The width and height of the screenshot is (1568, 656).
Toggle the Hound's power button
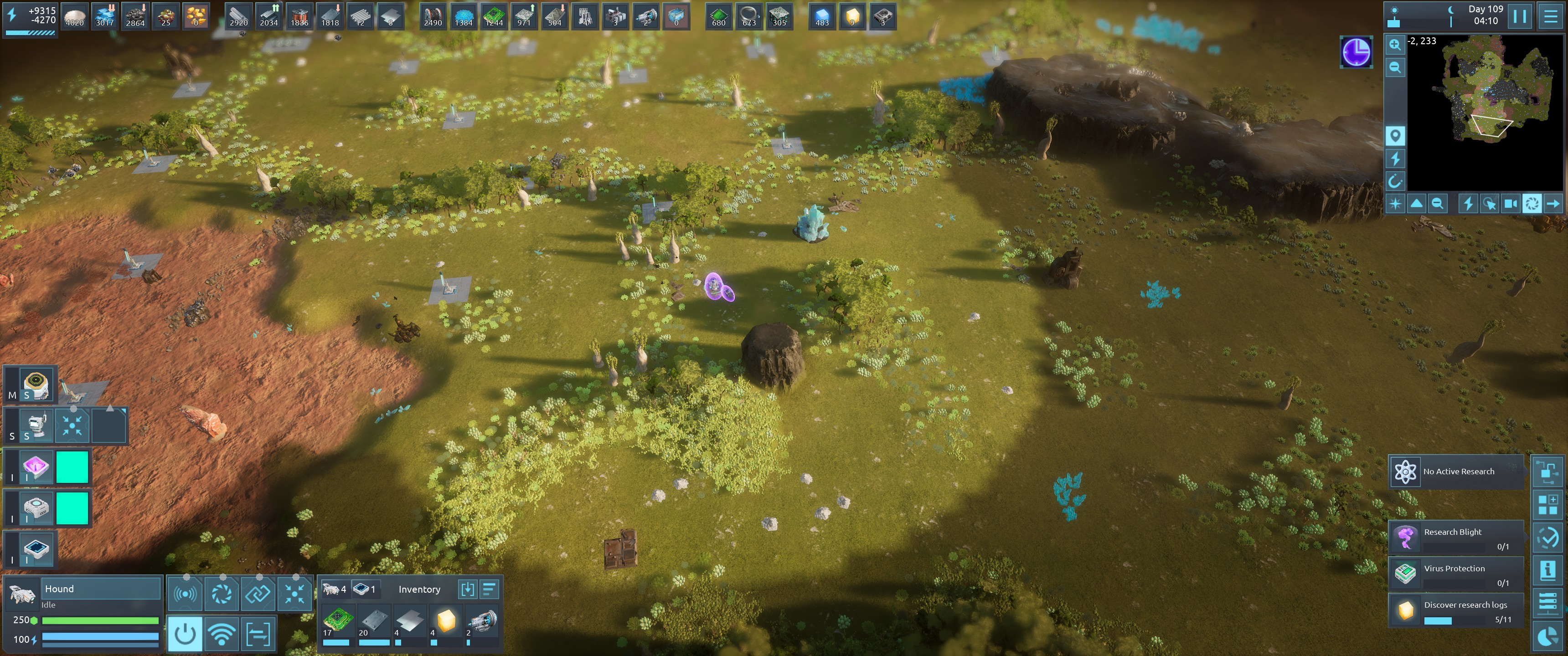tap(185, 634)
